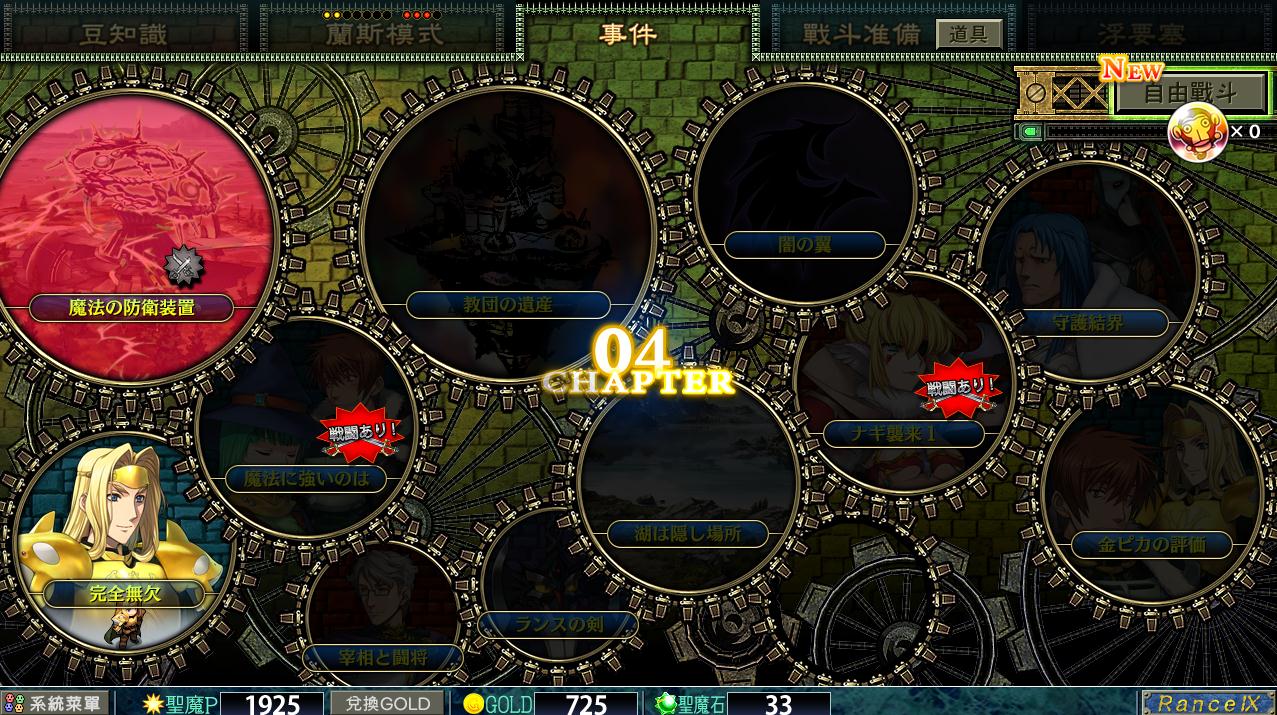Screen dimensions: 1277x715
Task: Click the 道具 button
Action: pos(968,34)
